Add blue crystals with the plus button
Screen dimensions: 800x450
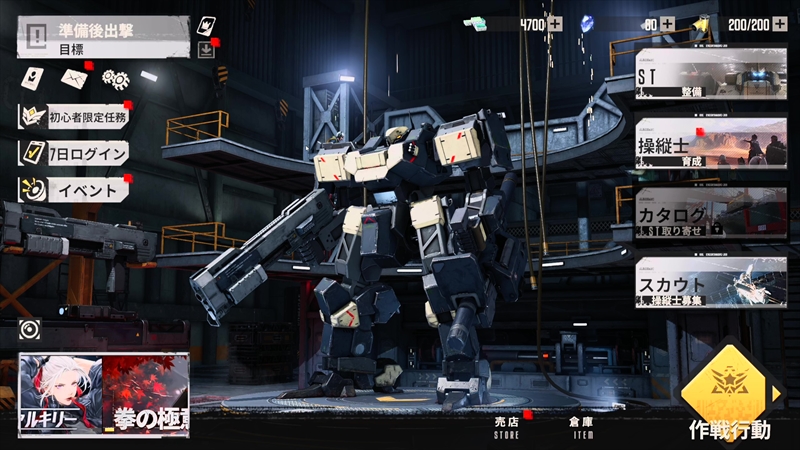[667, 24]
